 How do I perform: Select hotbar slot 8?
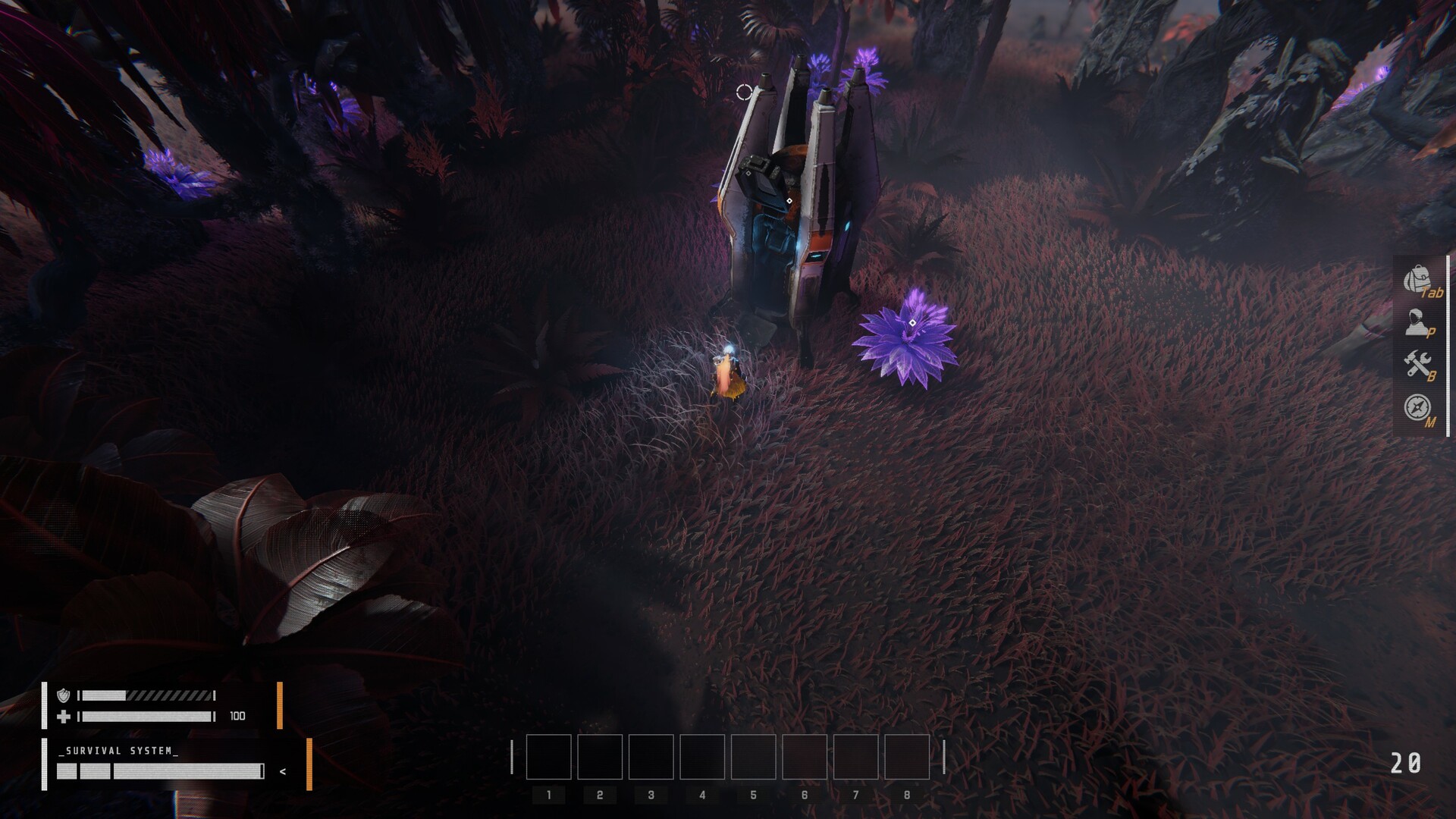pyautogui.click(x=907, y=758)
